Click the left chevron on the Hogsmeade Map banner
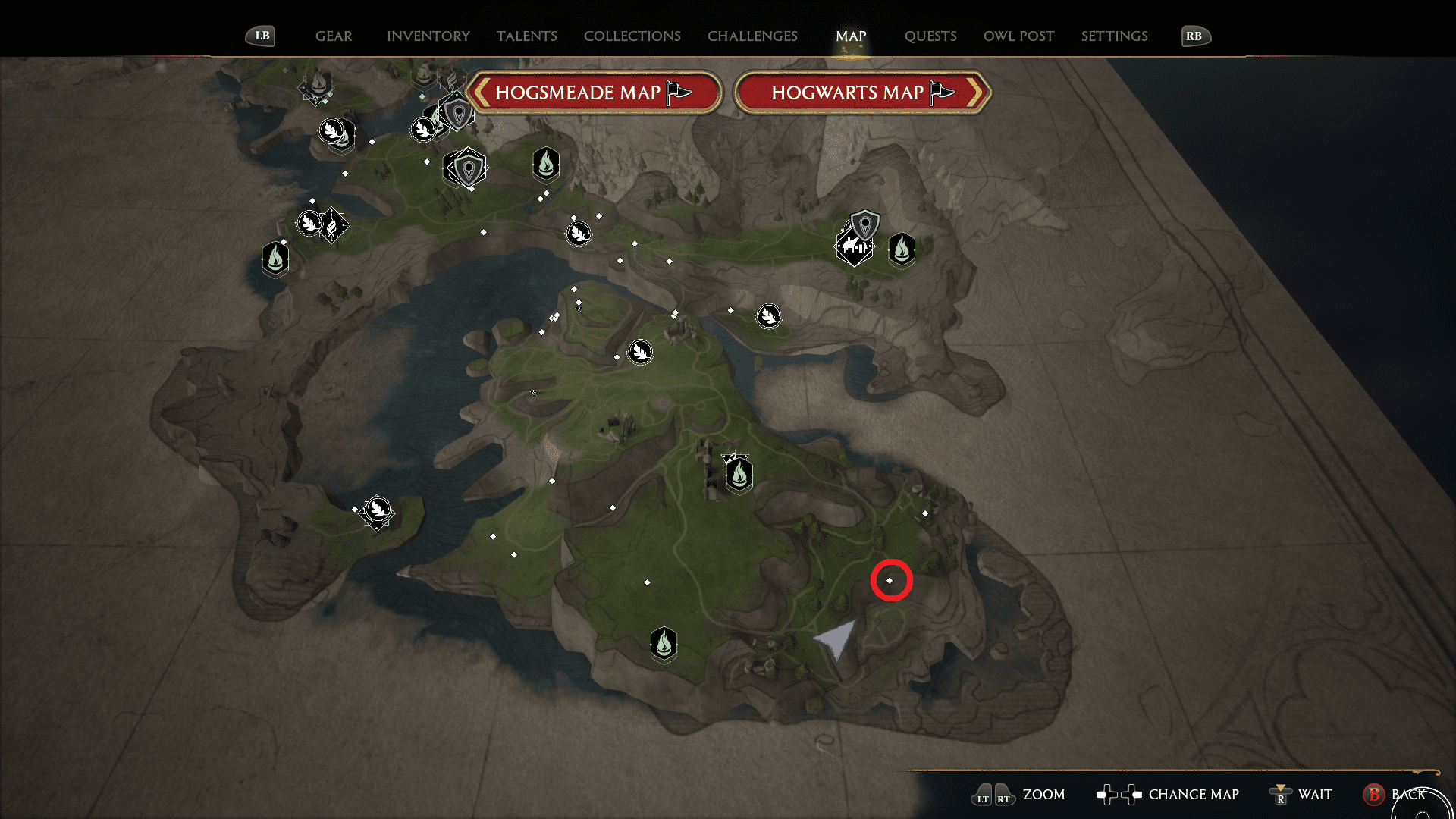Screen dimensions: 1456x819 (x=481, y=92)
